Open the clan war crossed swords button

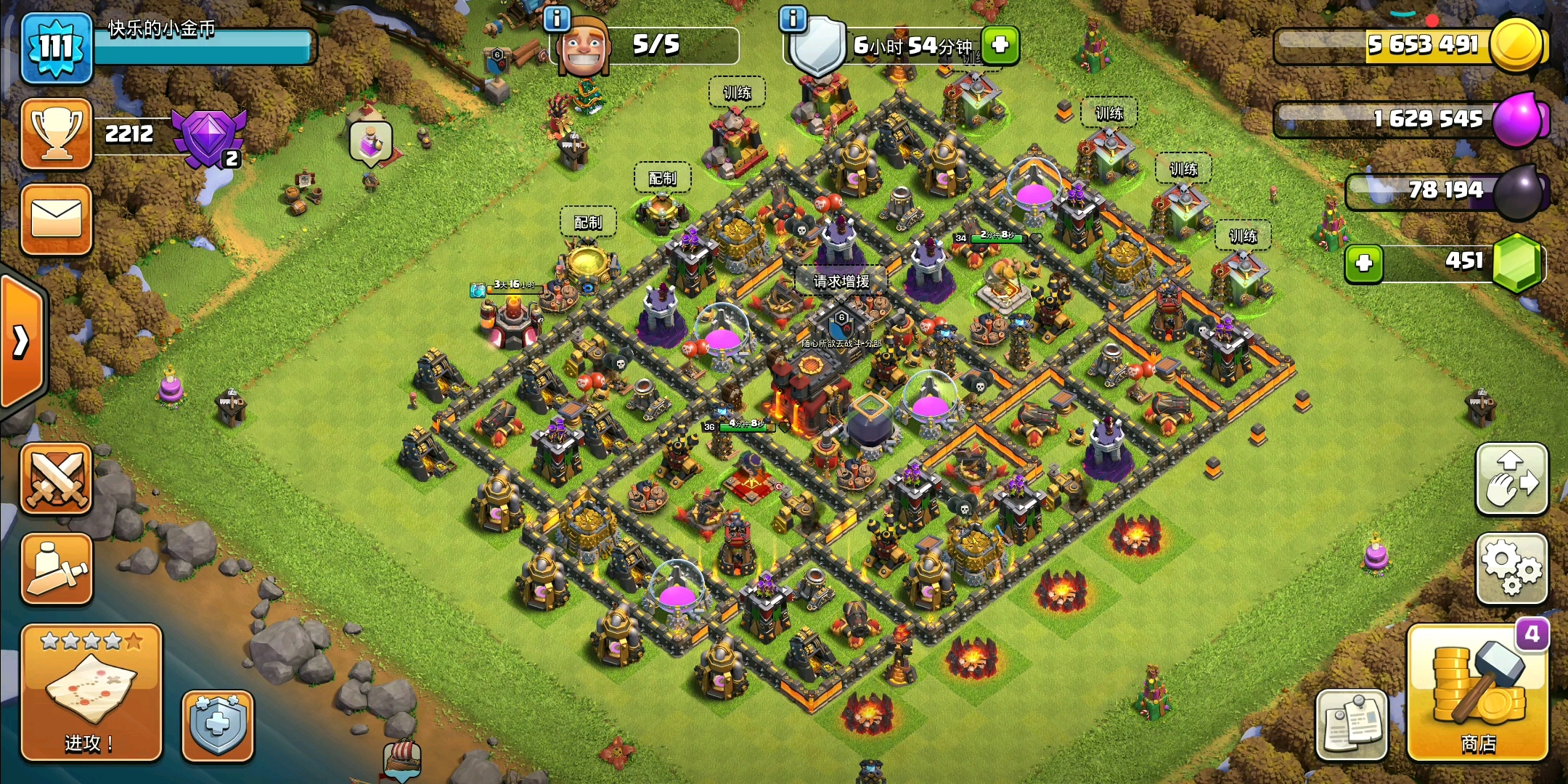[57, 479]
